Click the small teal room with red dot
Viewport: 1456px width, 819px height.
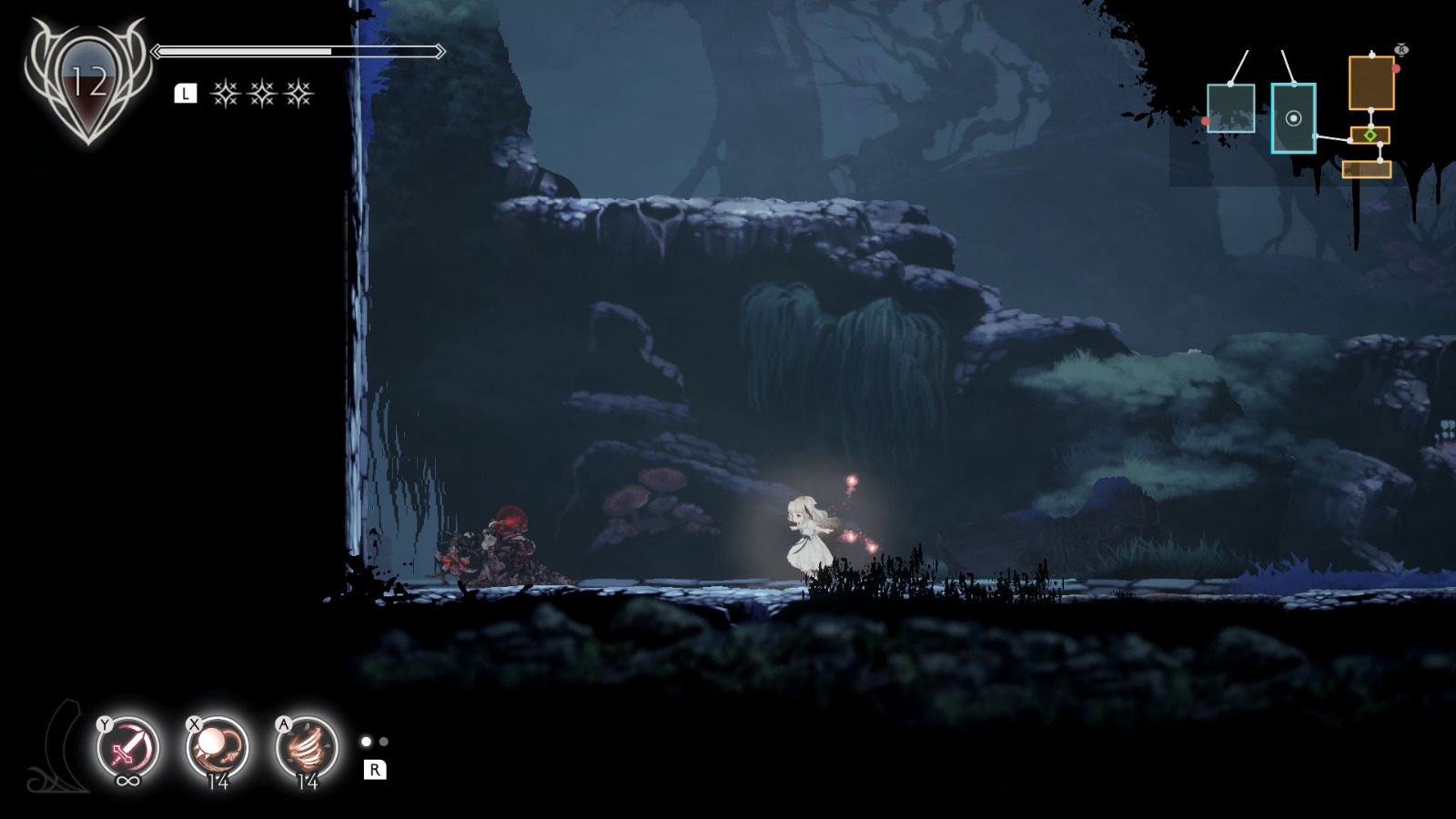1231,108
